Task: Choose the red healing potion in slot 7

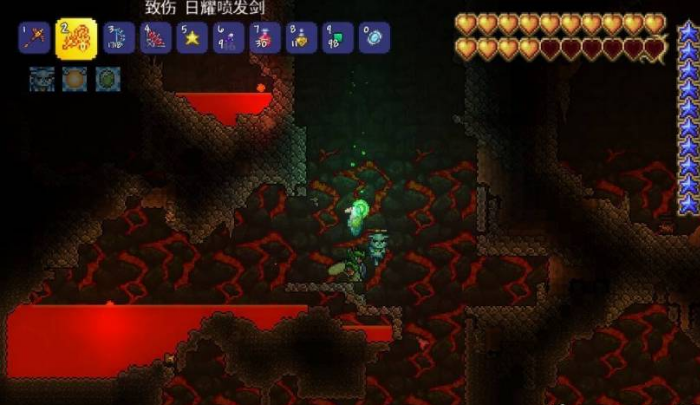Action: pyautogui.click(x=265, y=38)
